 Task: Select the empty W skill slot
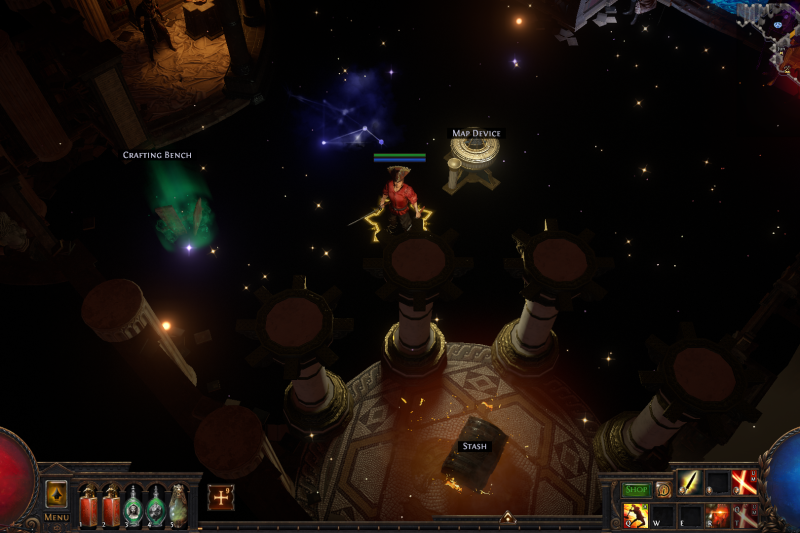click(663, 515)
